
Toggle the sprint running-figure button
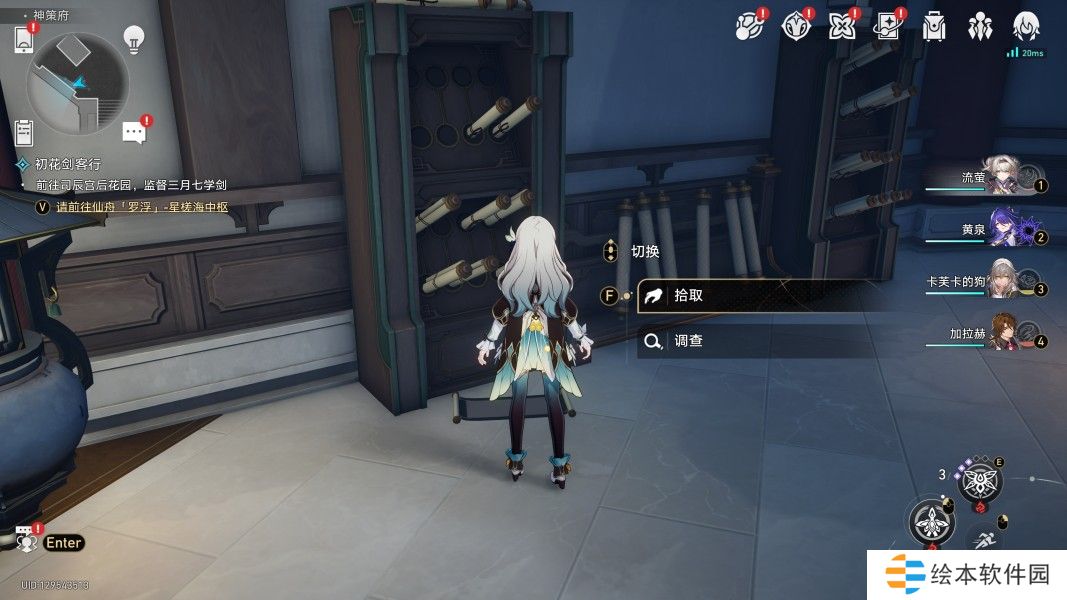pos(985,540)
